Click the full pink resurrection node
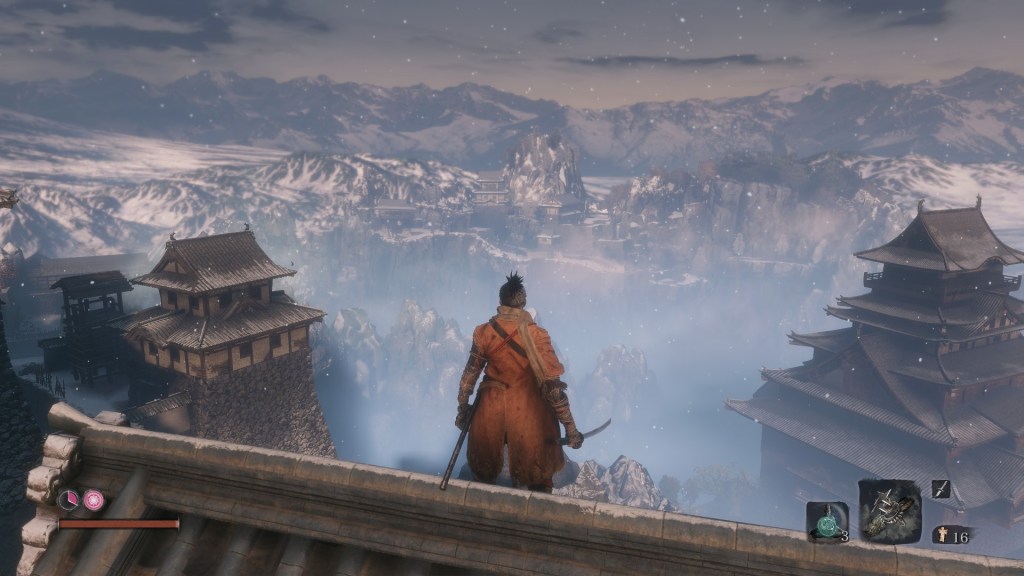1024x576 pixels. 93,499
